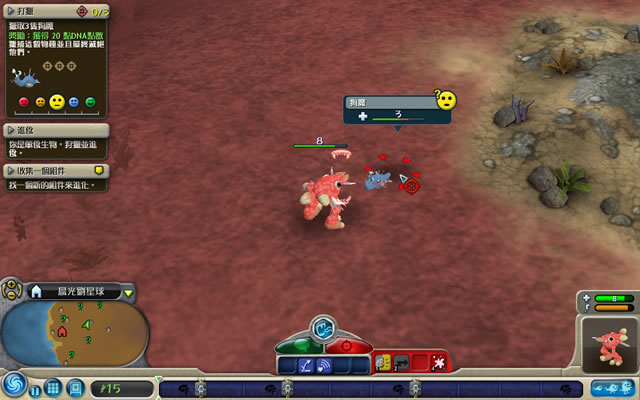
Task: Click the yellow face relationship icon on tooltip
Action: point(445,100)
